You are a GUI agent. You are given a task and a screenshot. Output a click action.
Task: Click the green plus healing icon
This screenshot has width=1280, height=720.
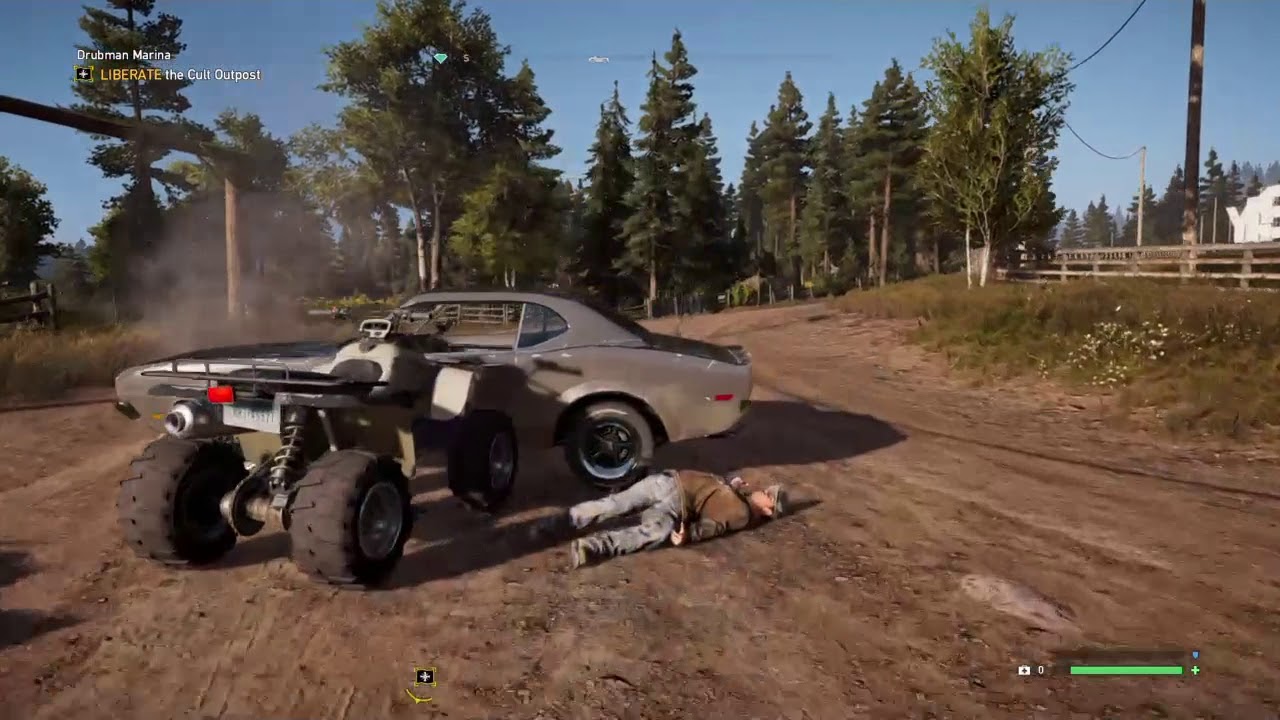(x=1197, y=670)
